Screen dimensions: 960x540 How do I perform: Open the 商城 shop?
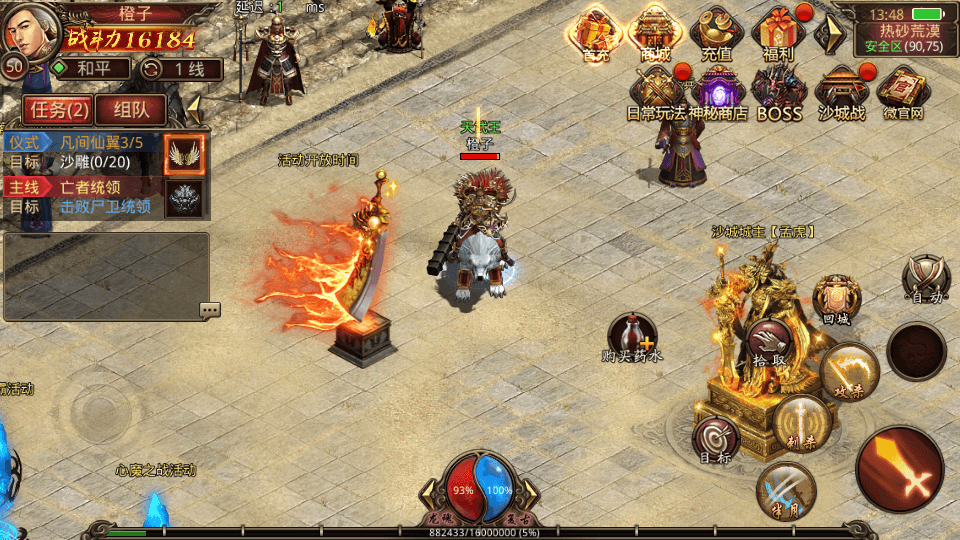tap(656, 34)
